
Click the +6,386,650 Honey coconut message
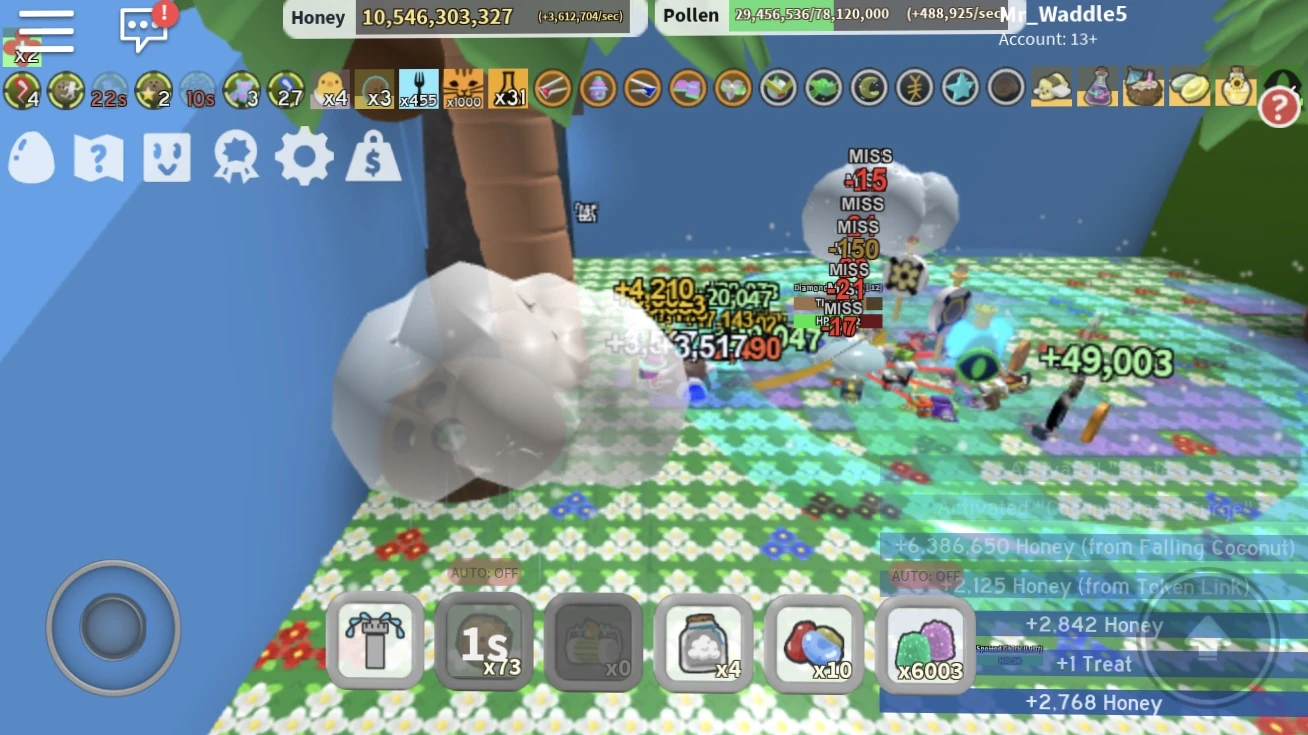pos(1095,547)
